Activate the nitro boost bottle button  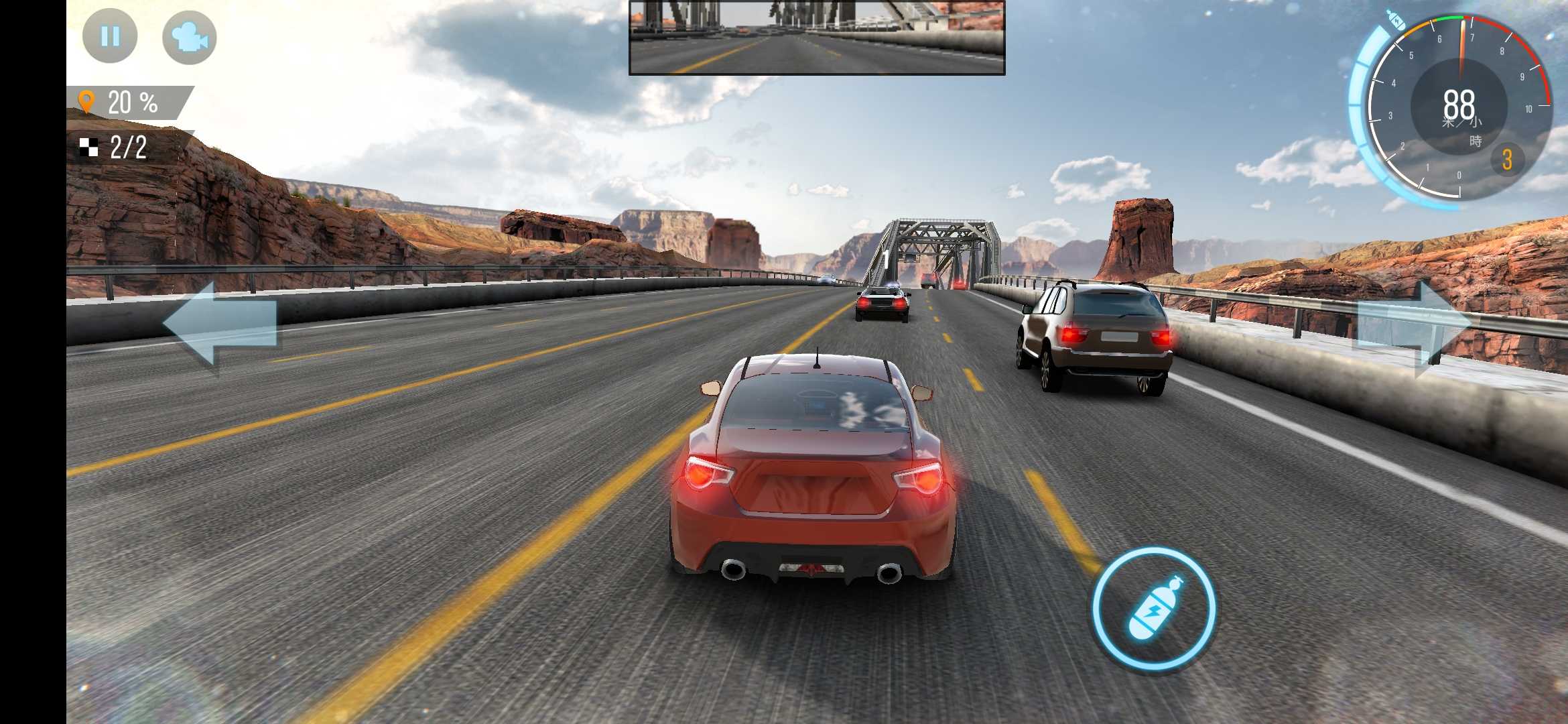tap(1155, 608)
